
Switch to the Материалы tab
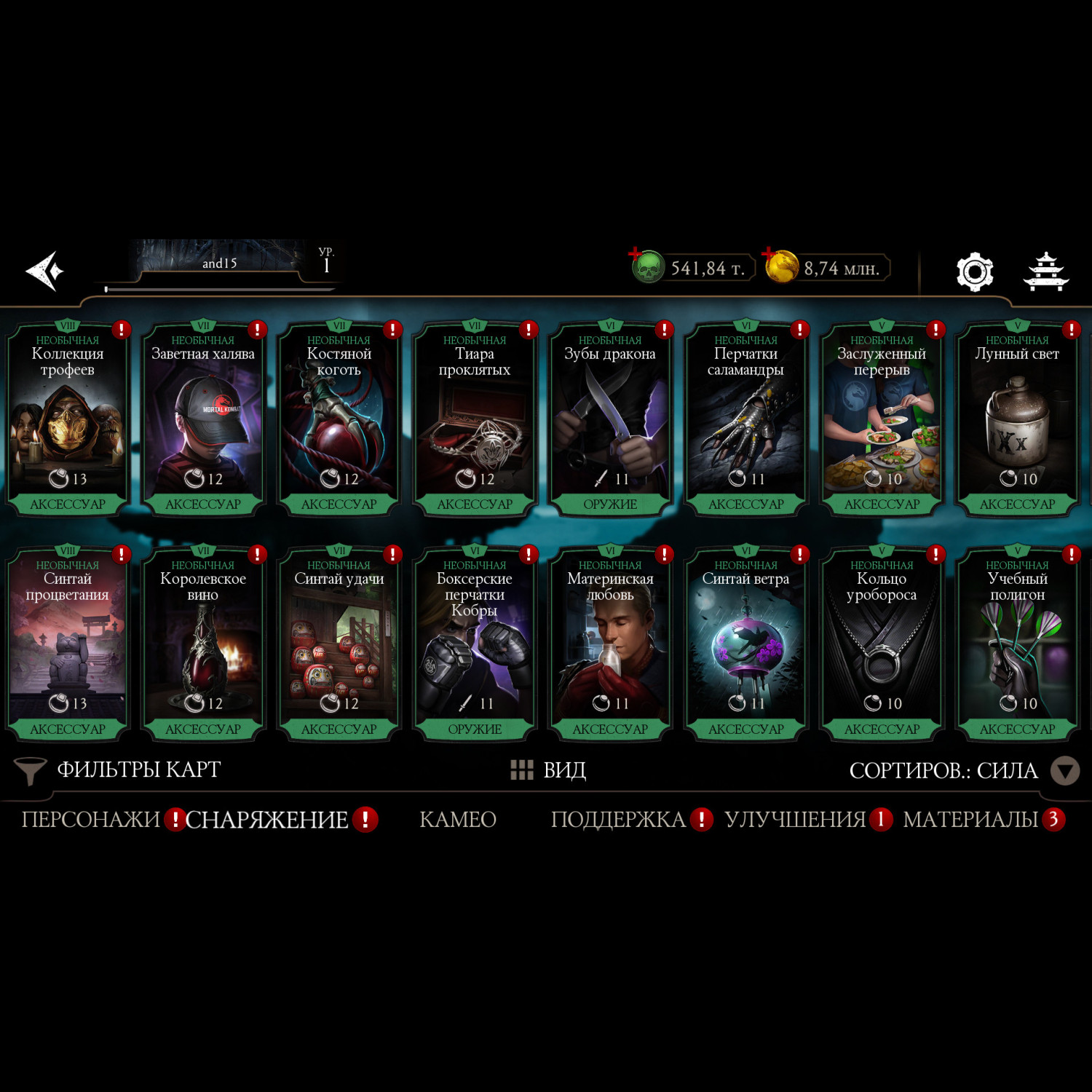pyautogui.click(x=970, y=820)
